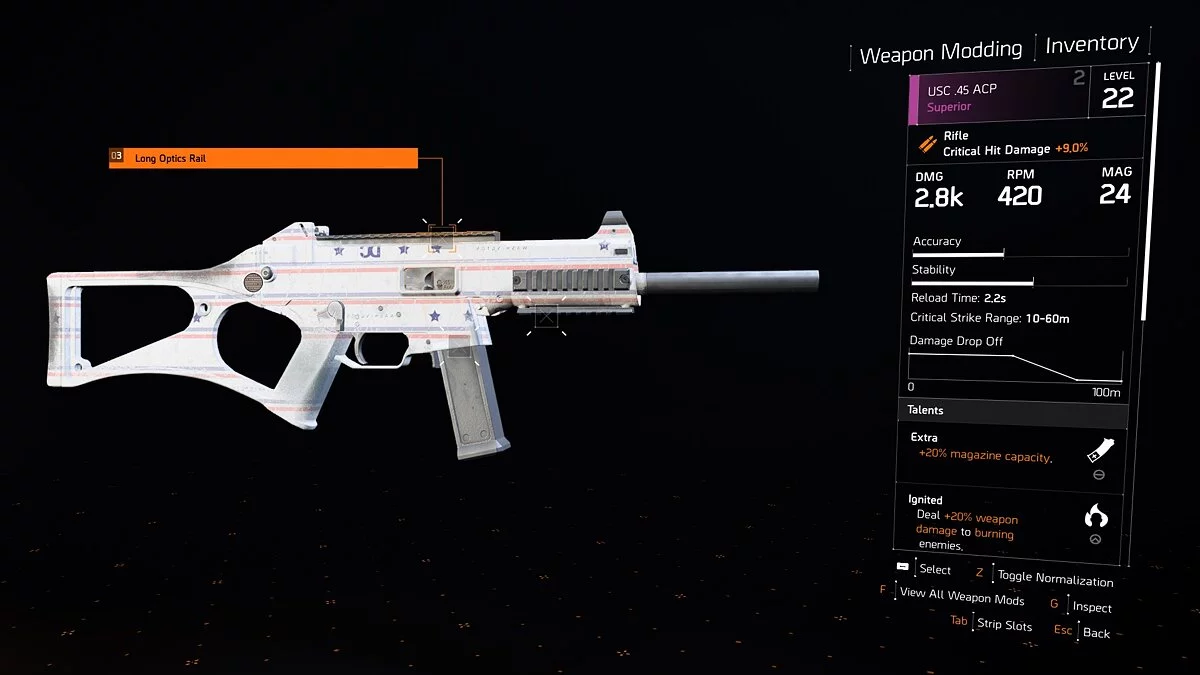
Task: Click the Toggle Normalization option
Action: pyautogui.click(x=1054, y=579)
